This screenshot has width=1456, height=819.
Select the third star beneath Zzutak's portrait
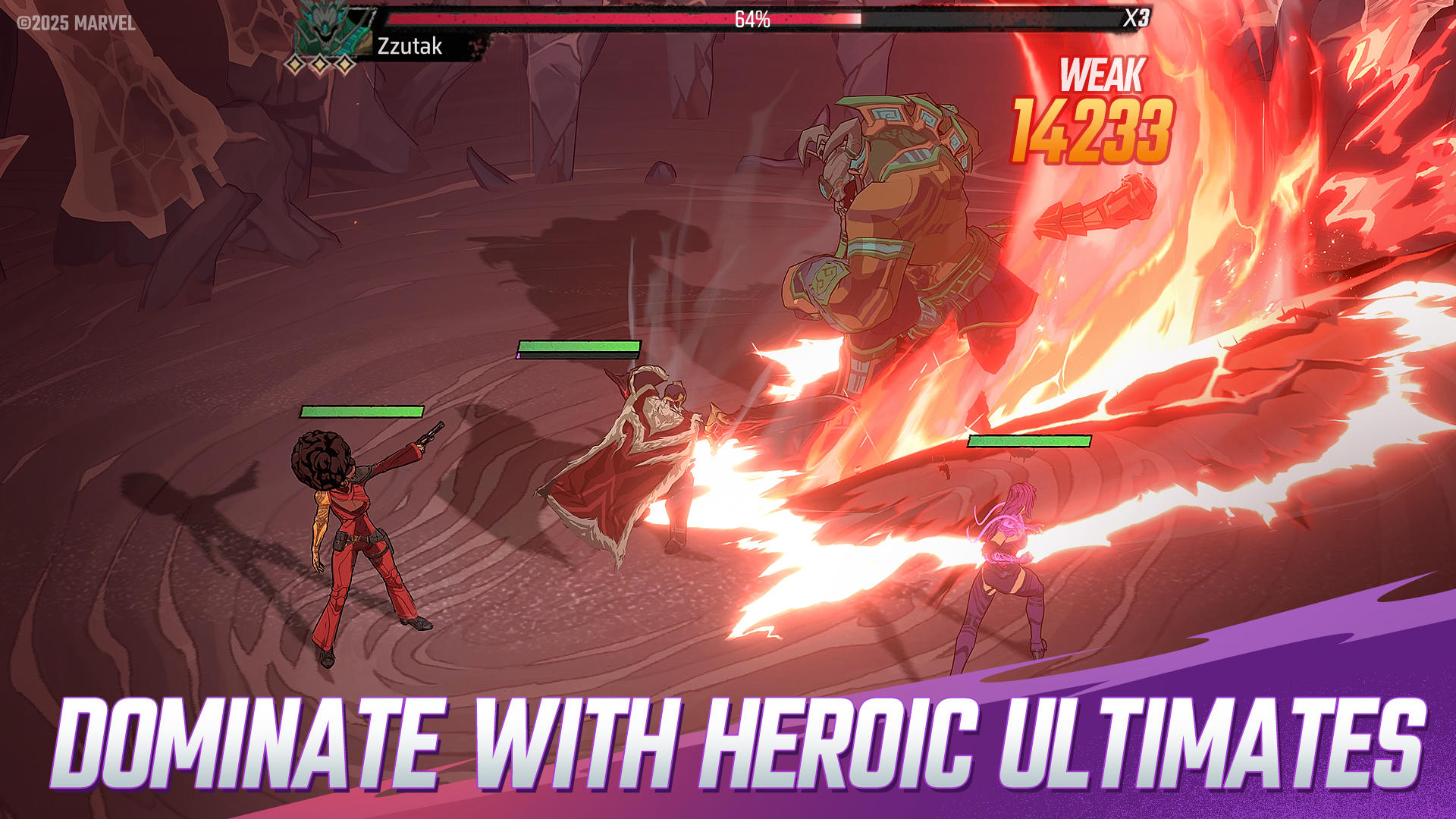344,65
